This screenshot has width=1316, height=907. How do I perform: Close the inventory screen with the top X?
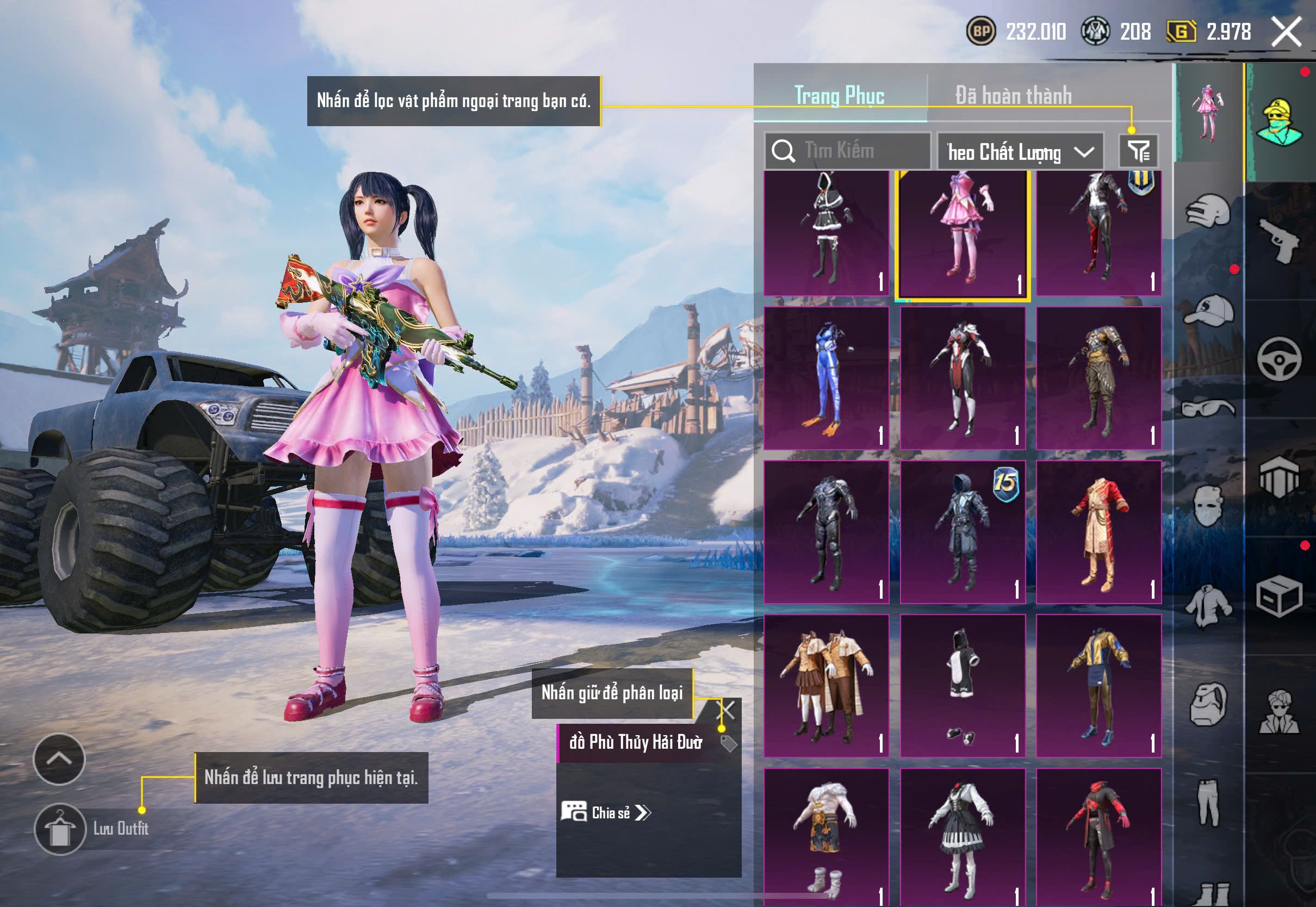click(x=1287, y=32)
